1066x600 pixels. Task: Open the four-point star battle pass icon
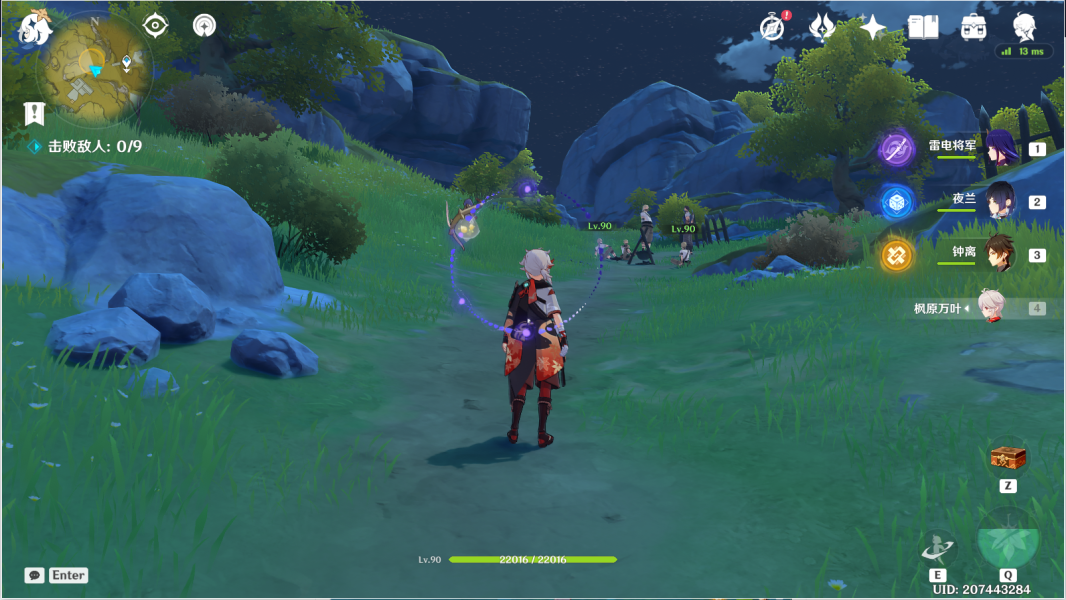pos(873,27)
